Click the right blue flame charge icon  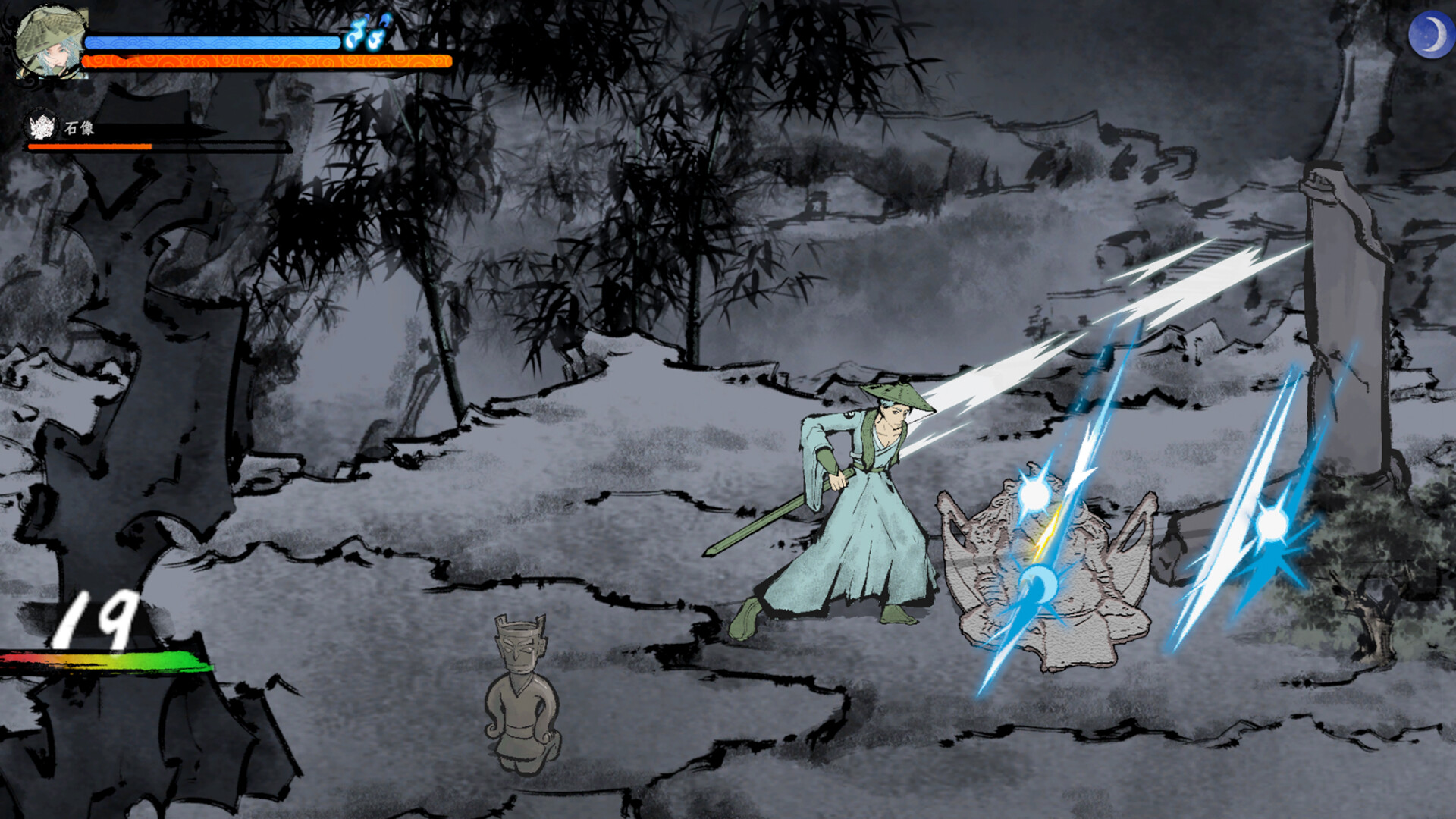point(377,40)
